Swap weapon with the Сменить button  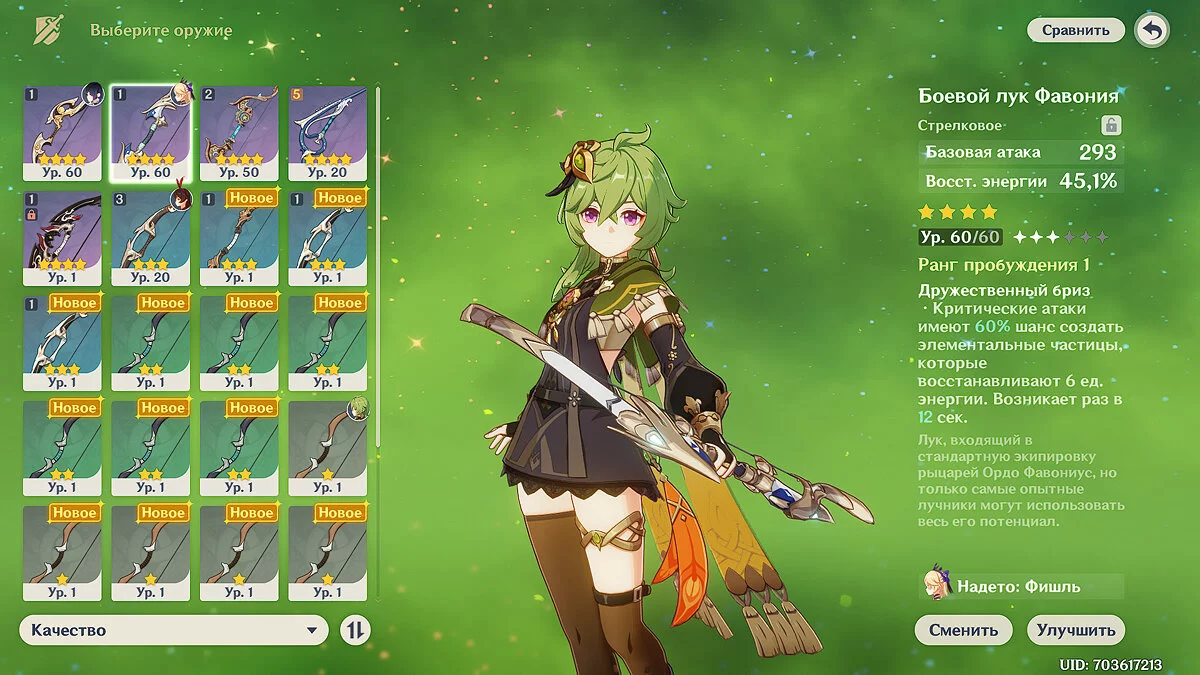[x=963, y=630]
